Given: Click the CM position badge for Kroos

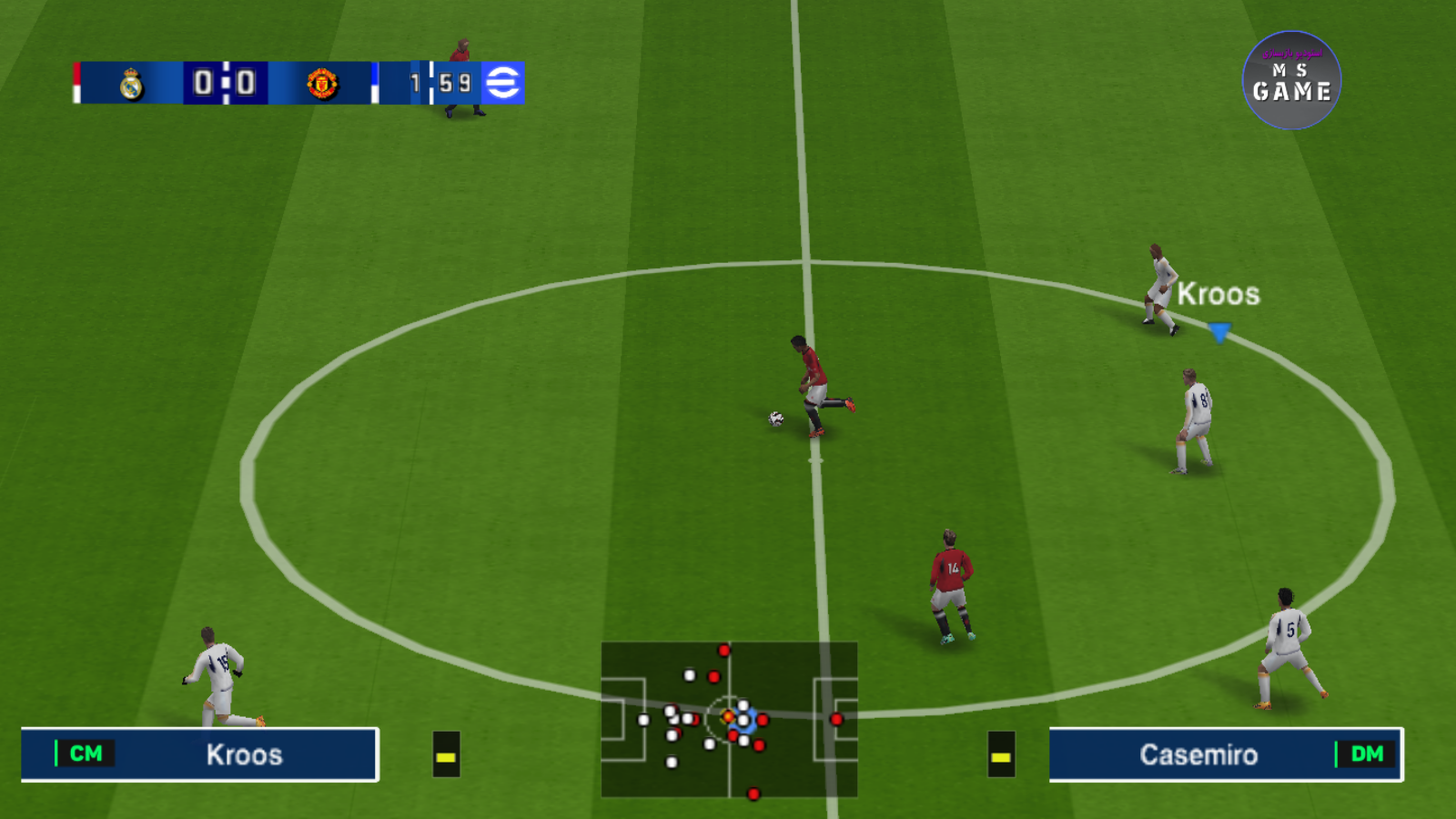Looking at the screenshot, I should coord(84,754).
